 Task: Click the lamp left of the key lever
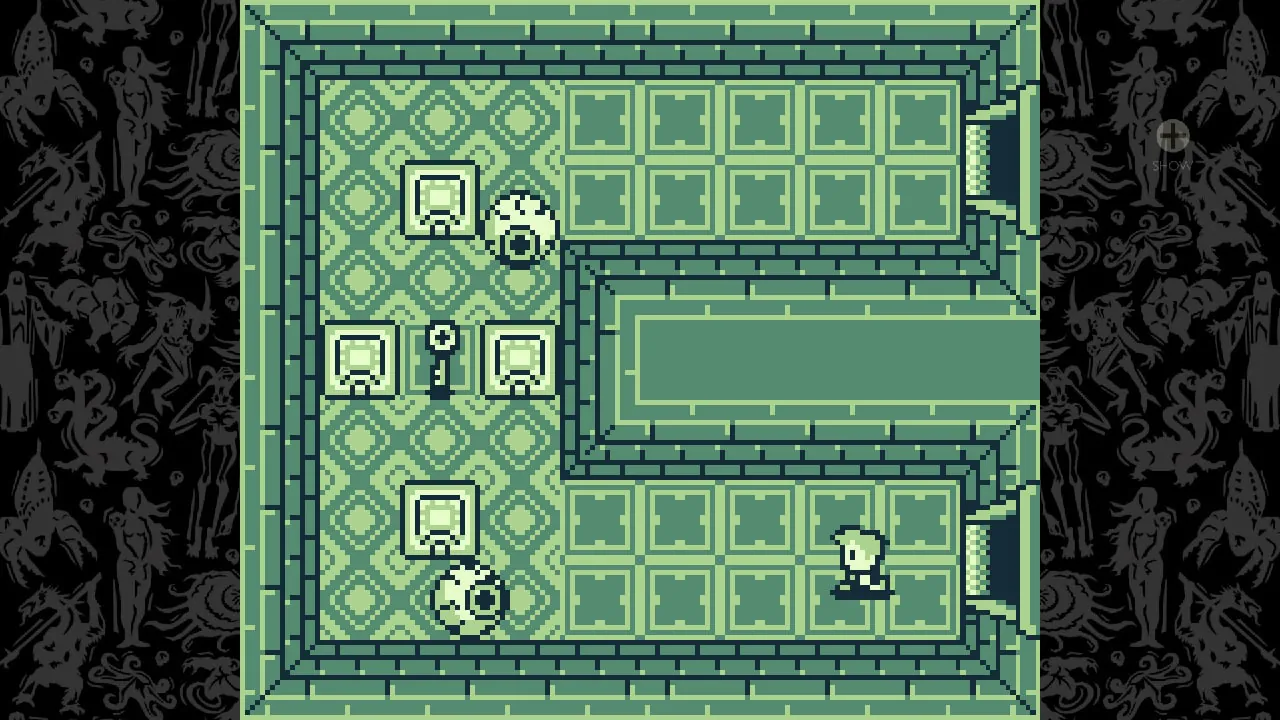[x=360, y=360]
